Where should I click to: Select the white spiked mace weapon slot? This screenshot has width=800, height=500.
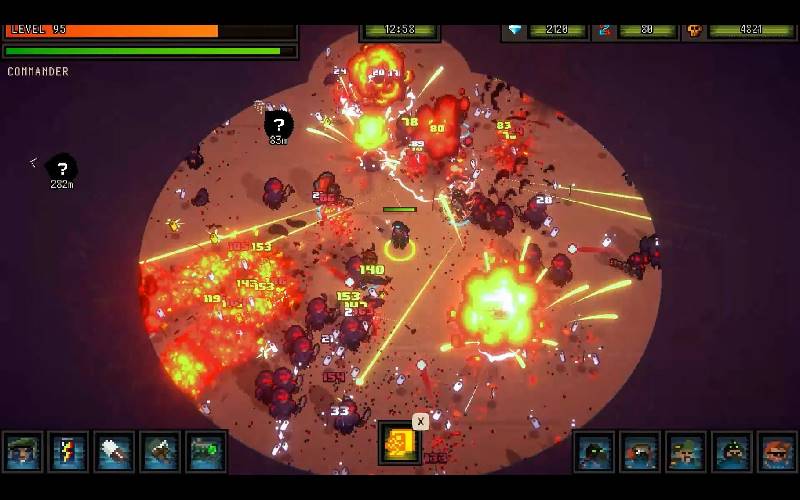coord(114,452)
